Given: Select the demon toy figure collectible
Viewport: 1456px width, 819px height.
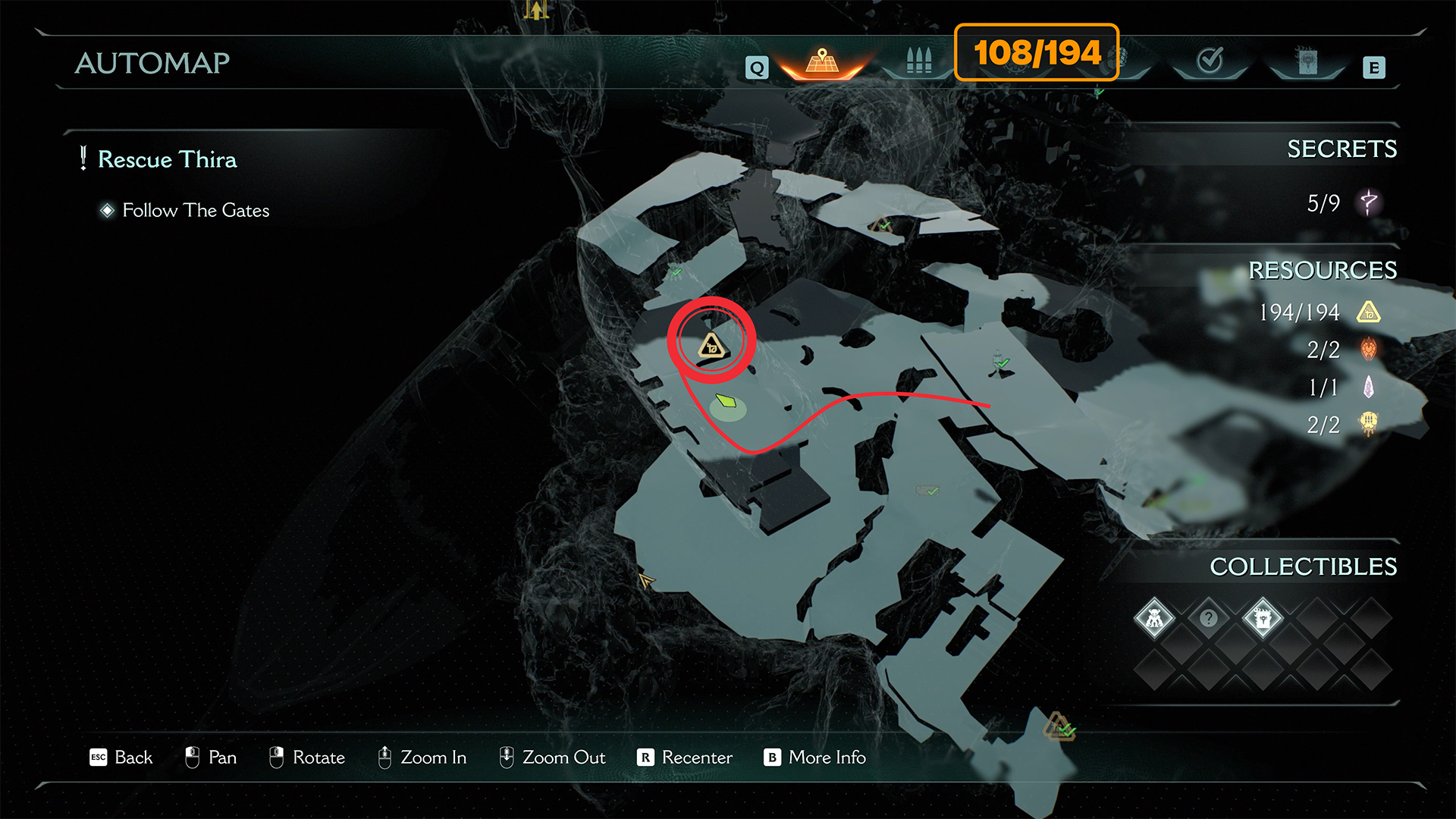Looking at the screenshot, I should click(x=1154, y=619).
